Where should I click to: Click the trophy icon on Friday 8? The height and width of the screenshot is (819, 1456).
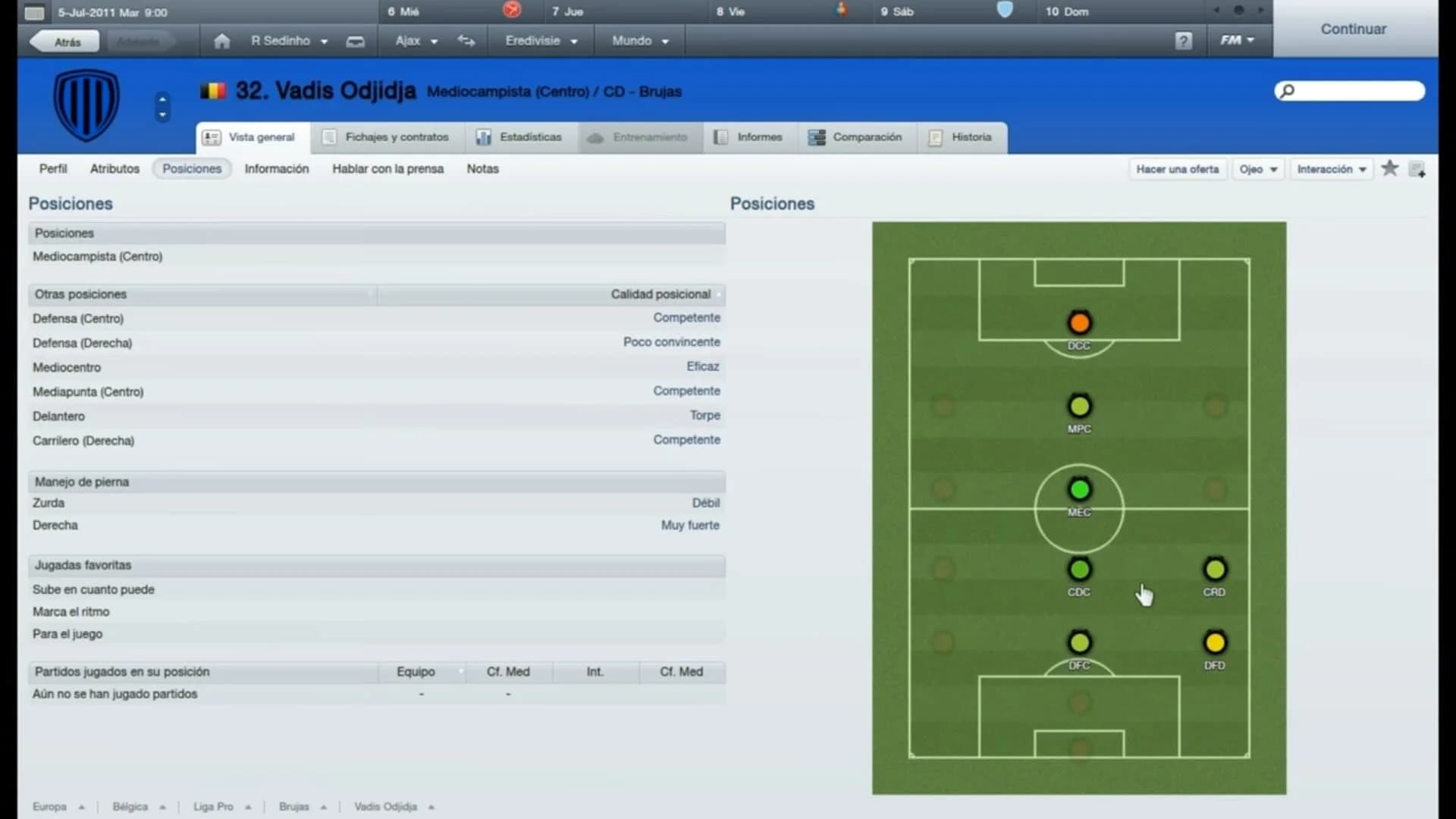842,11
